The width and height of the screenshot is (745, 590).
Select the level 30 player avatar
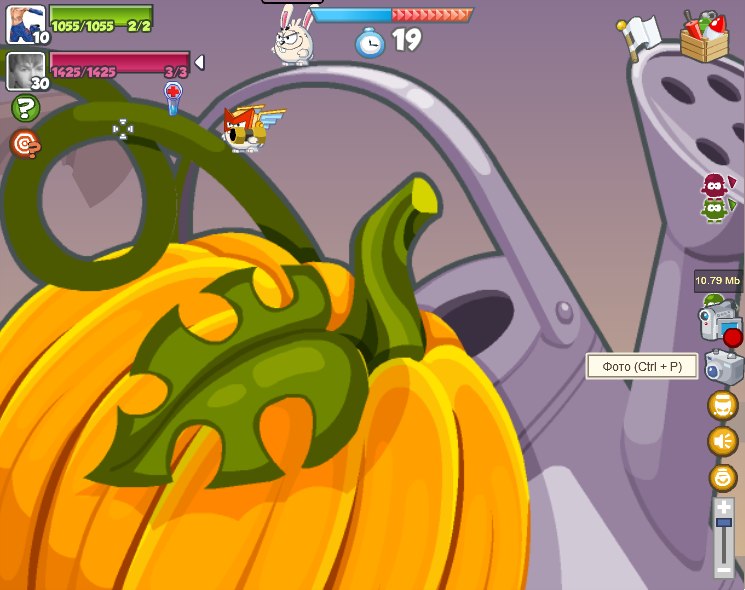(x=24, y=71)
